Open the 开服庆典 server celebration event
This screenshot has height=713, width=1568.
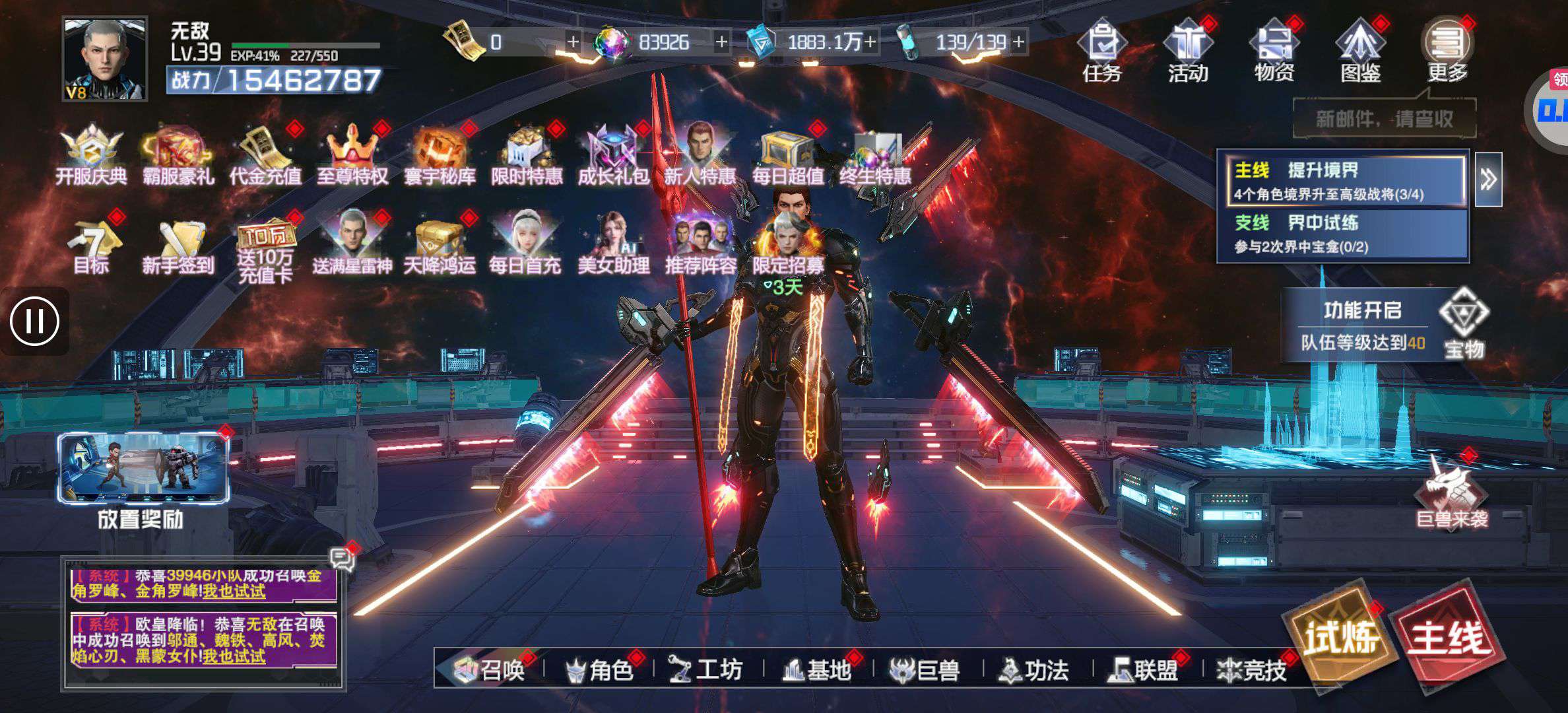pyautogui.click(x=91, y=156)
